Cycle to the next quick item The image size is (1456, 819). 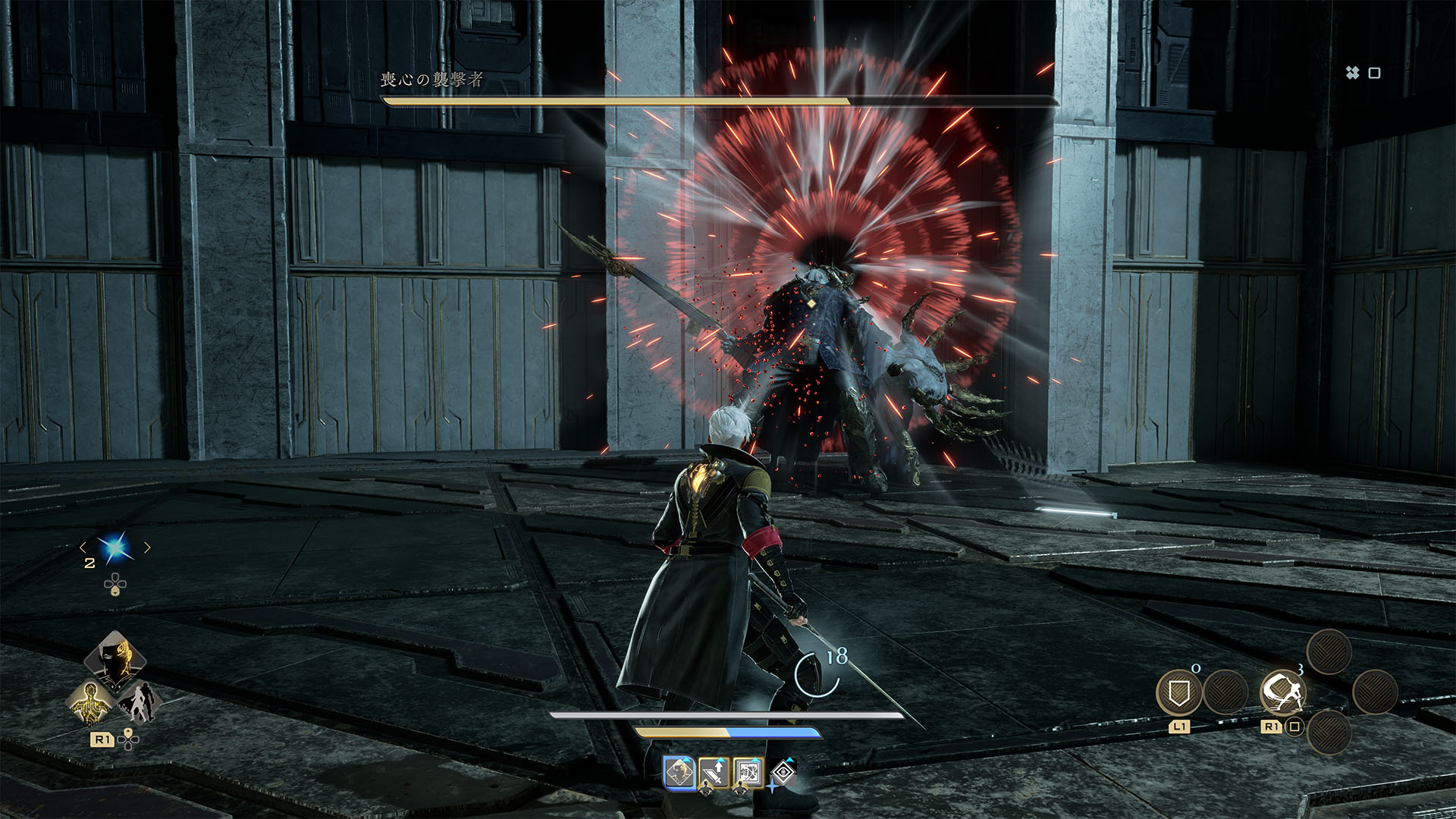[147, 548]
